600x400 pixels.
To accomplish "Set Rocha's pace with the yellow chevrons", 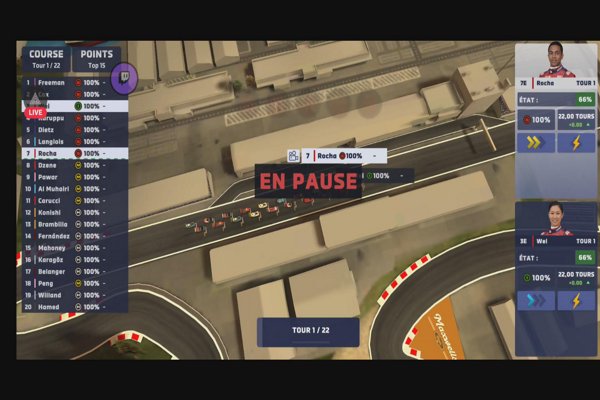I will [x=535, y=142].
